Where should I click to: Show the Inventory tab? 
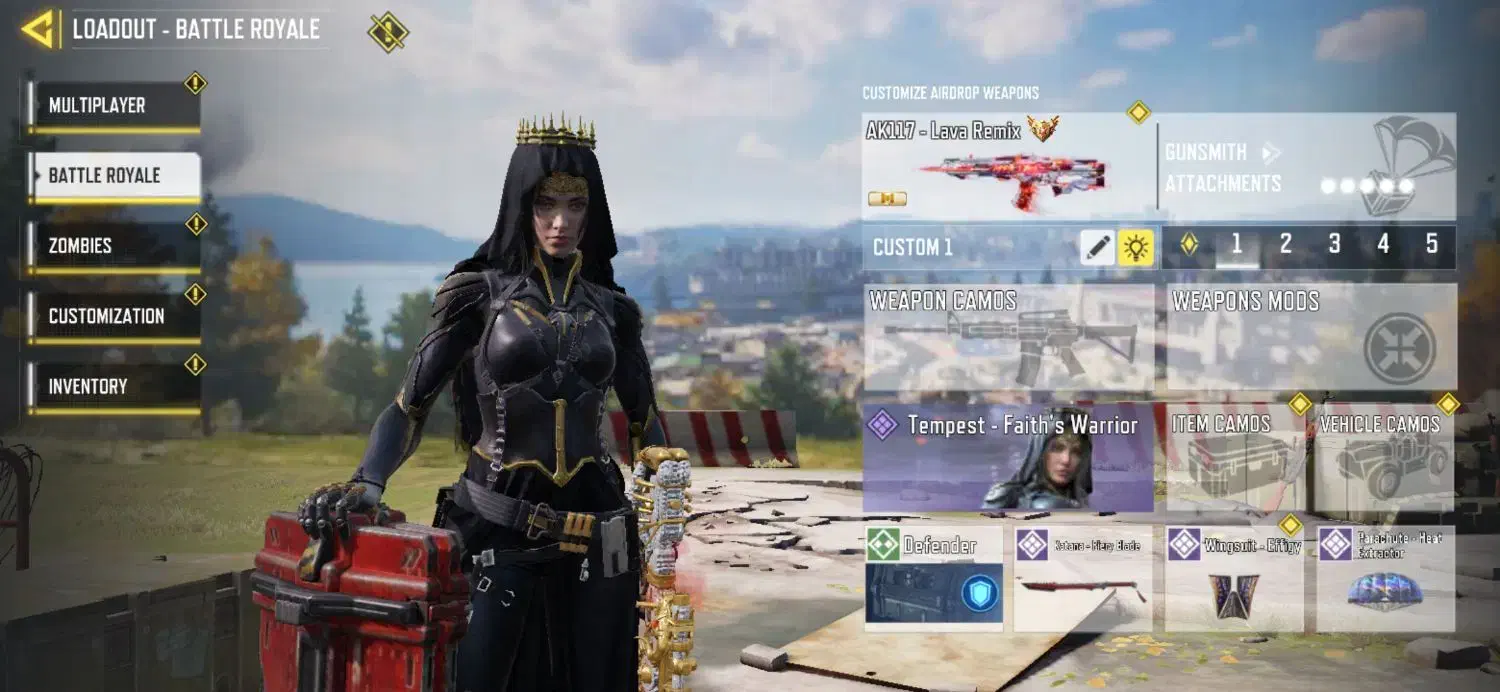pyautogui.click(x=113, y=386)
